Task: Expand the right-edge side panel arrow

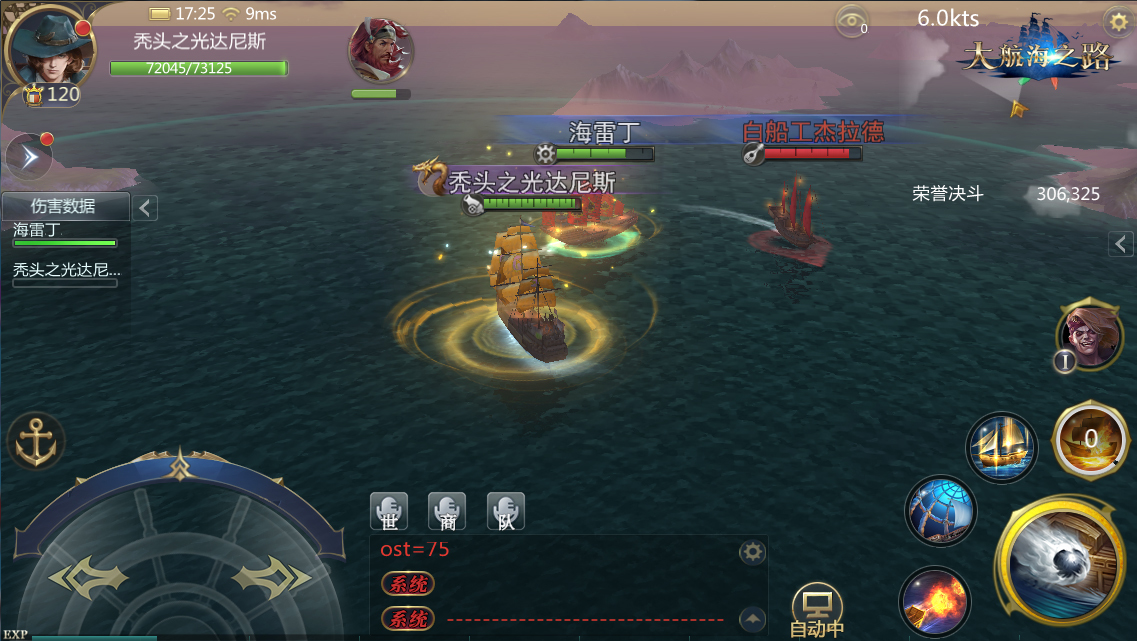Action: (x=1121, y=243)
